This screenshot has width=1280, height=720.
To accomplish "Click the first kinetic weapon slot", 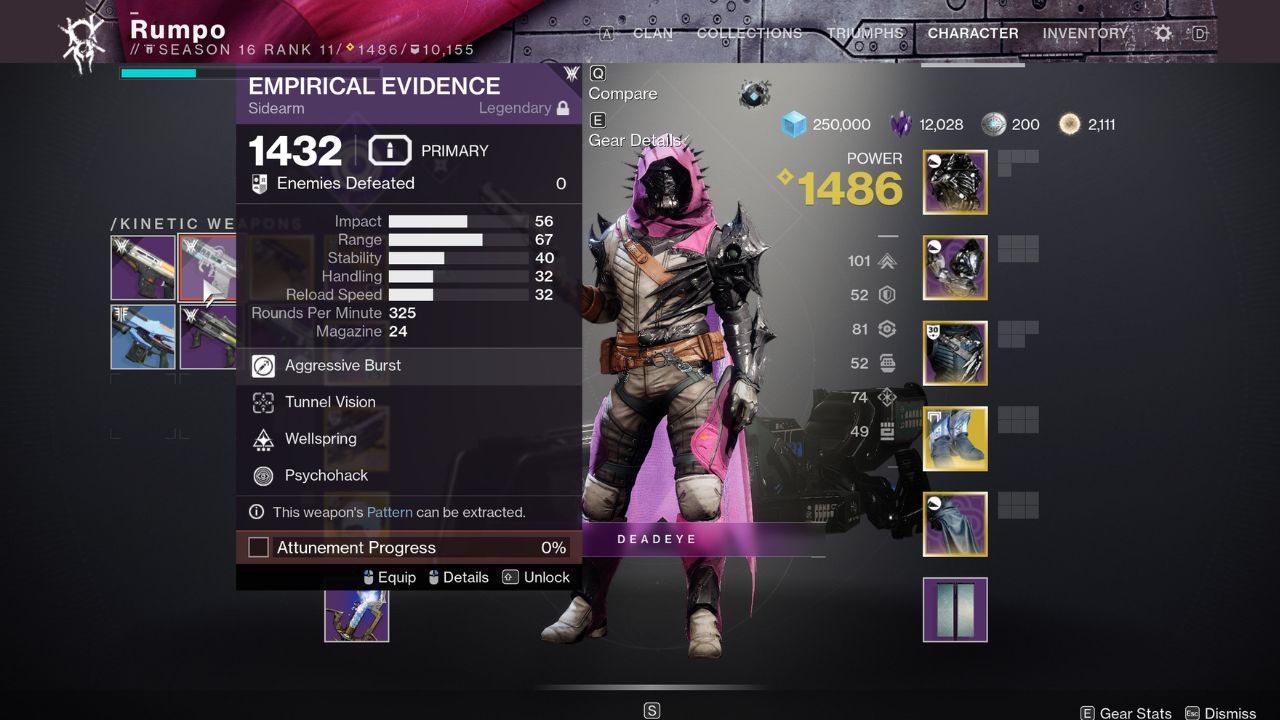I will click(x=143, y=267).
